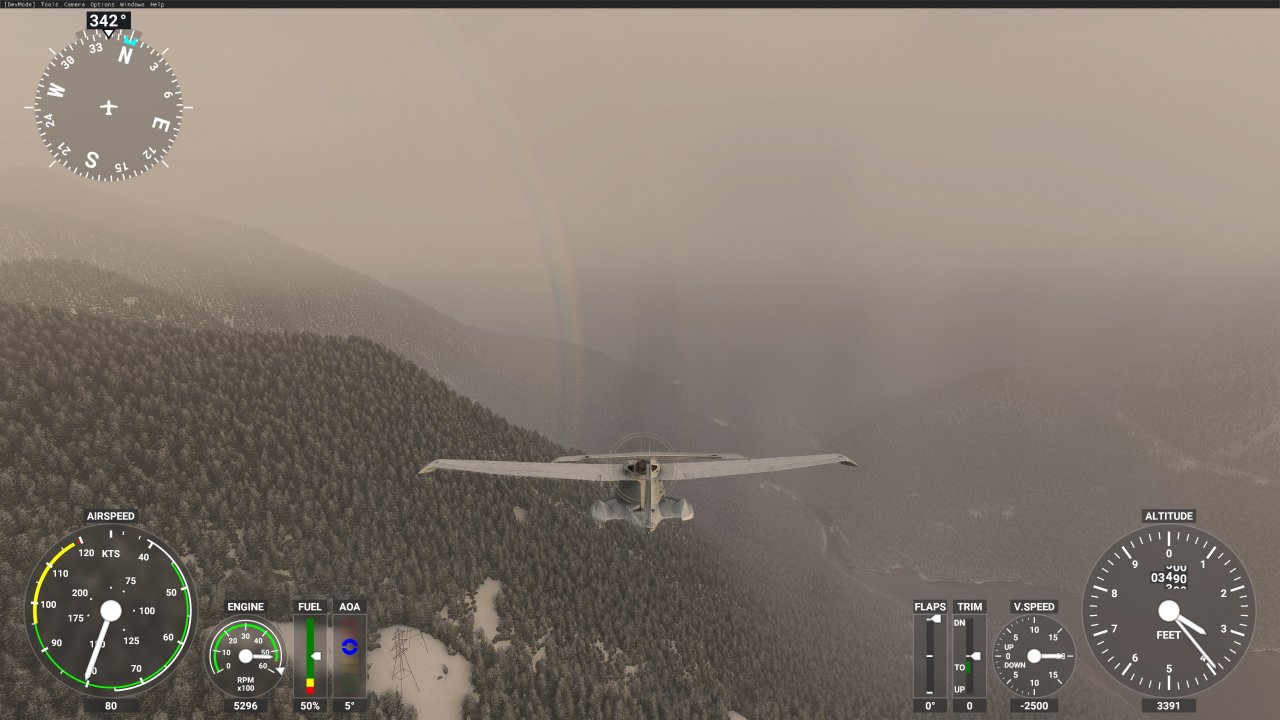This screenshot has width=1280, height=720.
Task: Open the Camera menu
Action: click(x=74, y=4)
